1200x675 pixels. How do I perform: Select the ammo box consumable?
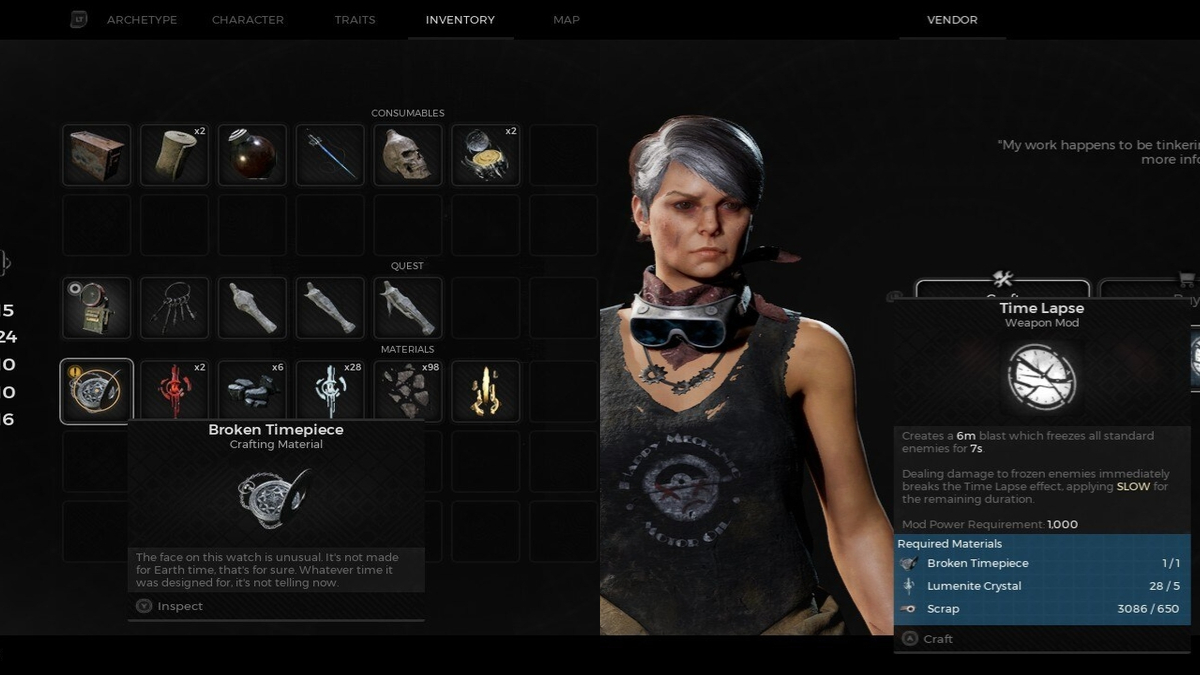point(97,155)
